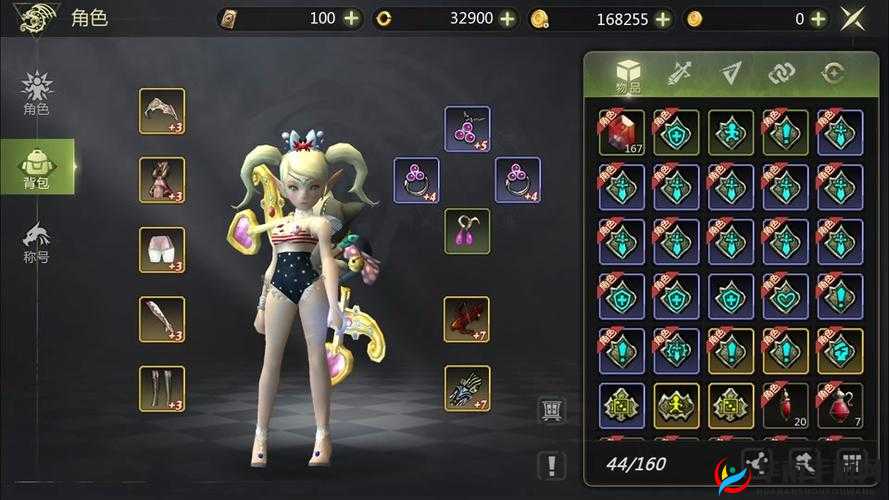Choose the silver +7 secondary weapon slot

pos(467,388)
